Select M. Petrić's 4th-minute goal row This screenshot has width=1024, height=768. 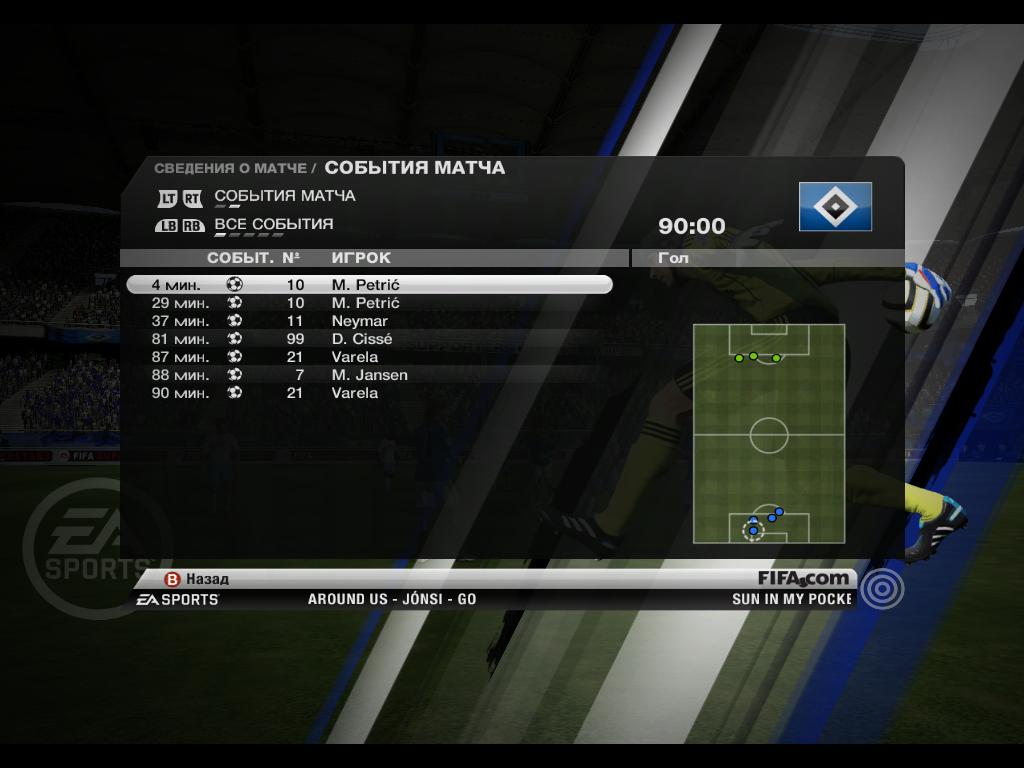[368, 285]
